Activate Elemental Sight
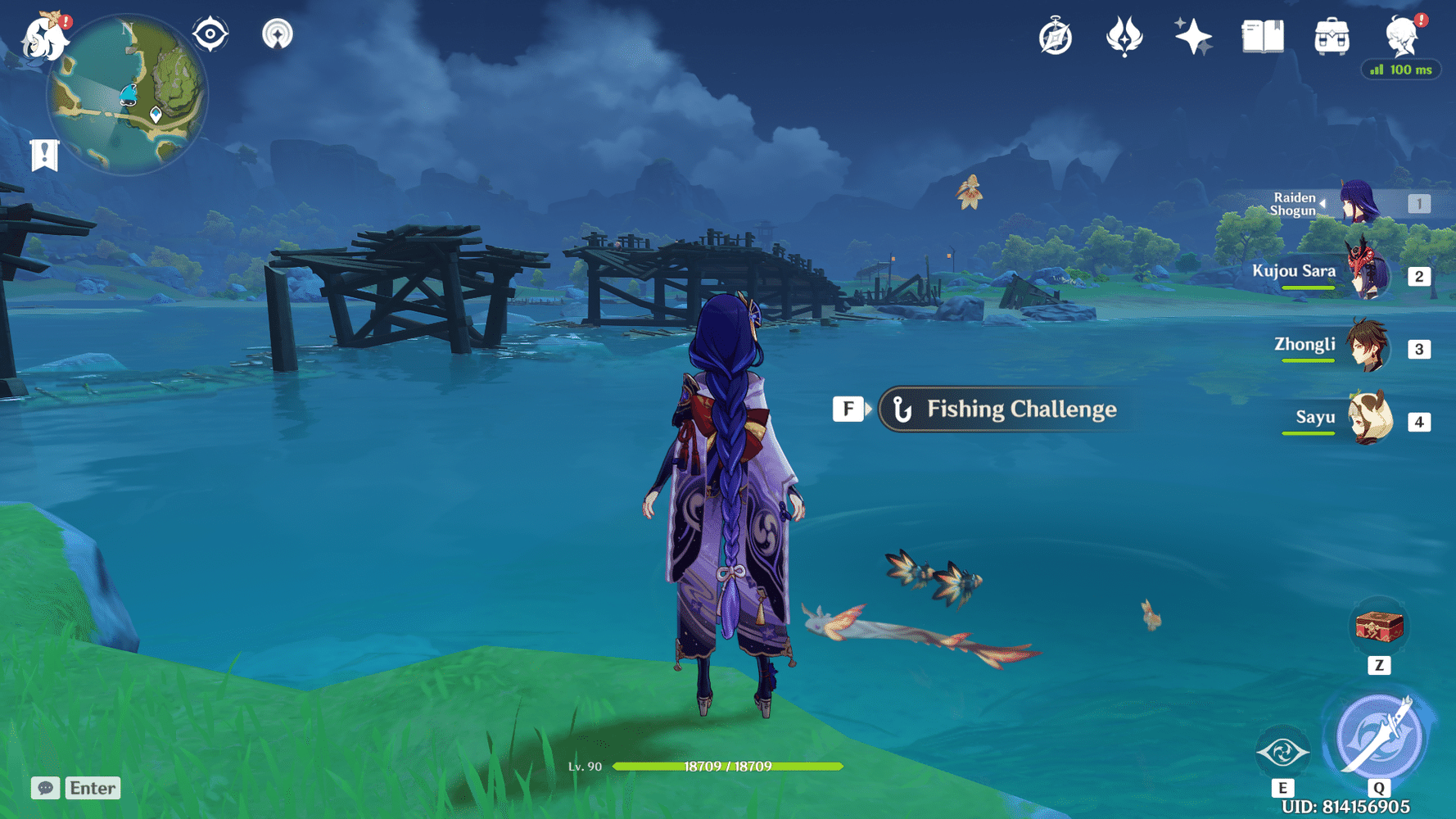The image size is (1456, 819). click(x=210, y=34)
